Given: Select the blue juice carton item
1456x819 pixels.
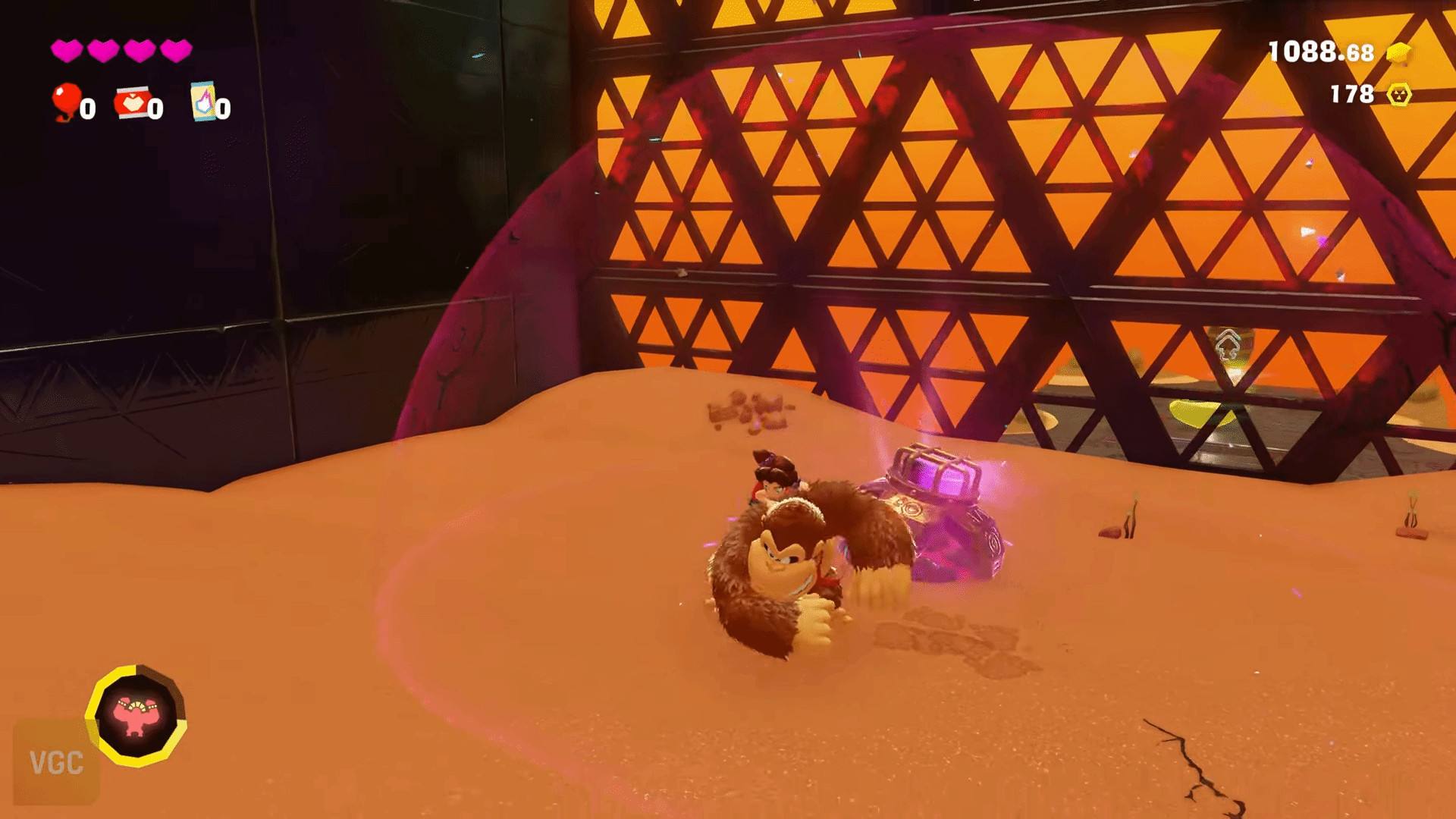Looking at the screenshot, I should click(202, 102).
